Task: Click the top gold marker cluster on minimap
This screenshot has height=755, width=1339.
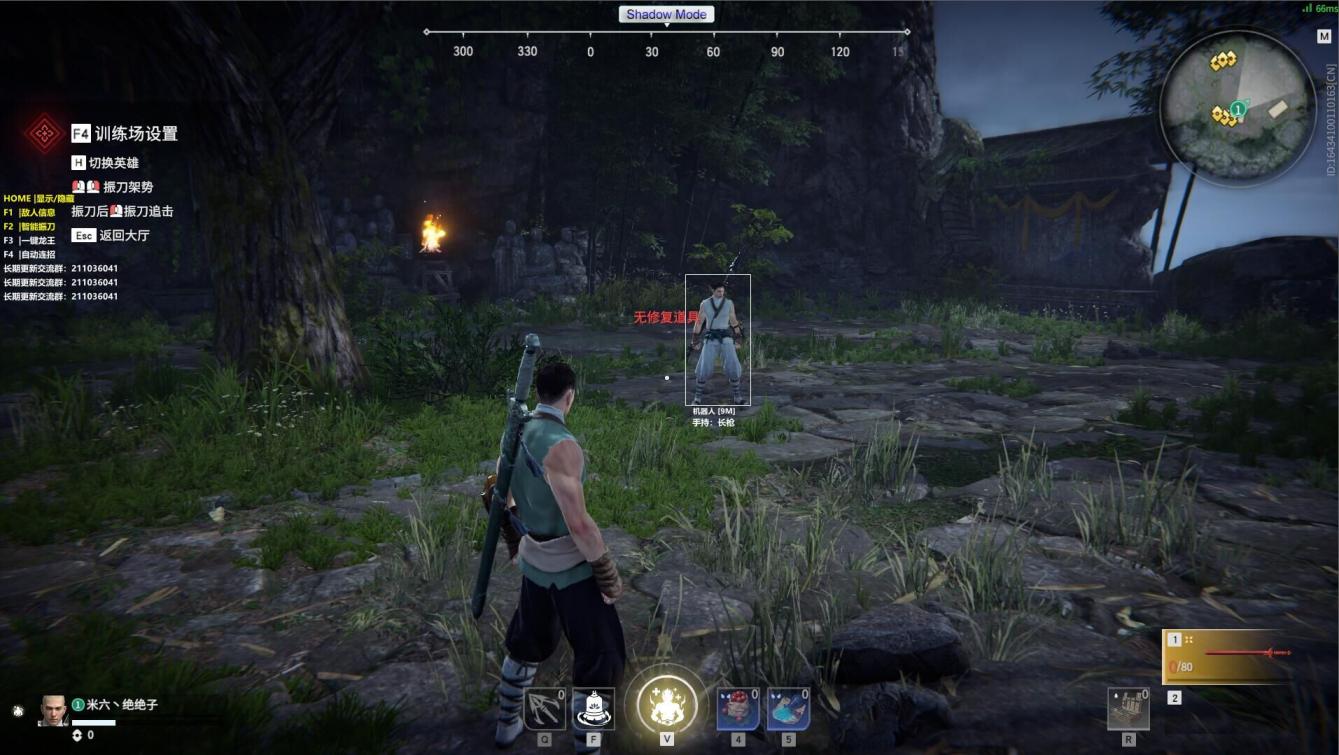Action: (1222, 62)
